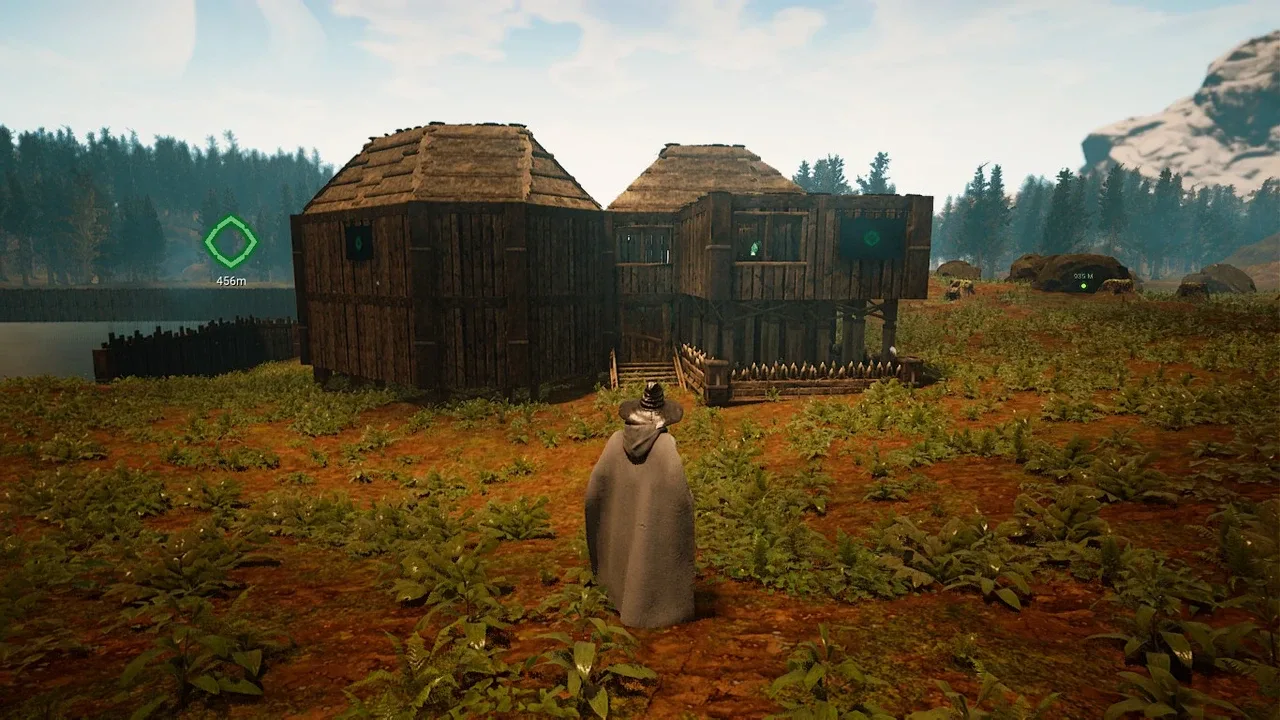Screen dimensions: 1280x720
Task: Toggle the 935 M marker label
Action: click(x=1082, y=275)
